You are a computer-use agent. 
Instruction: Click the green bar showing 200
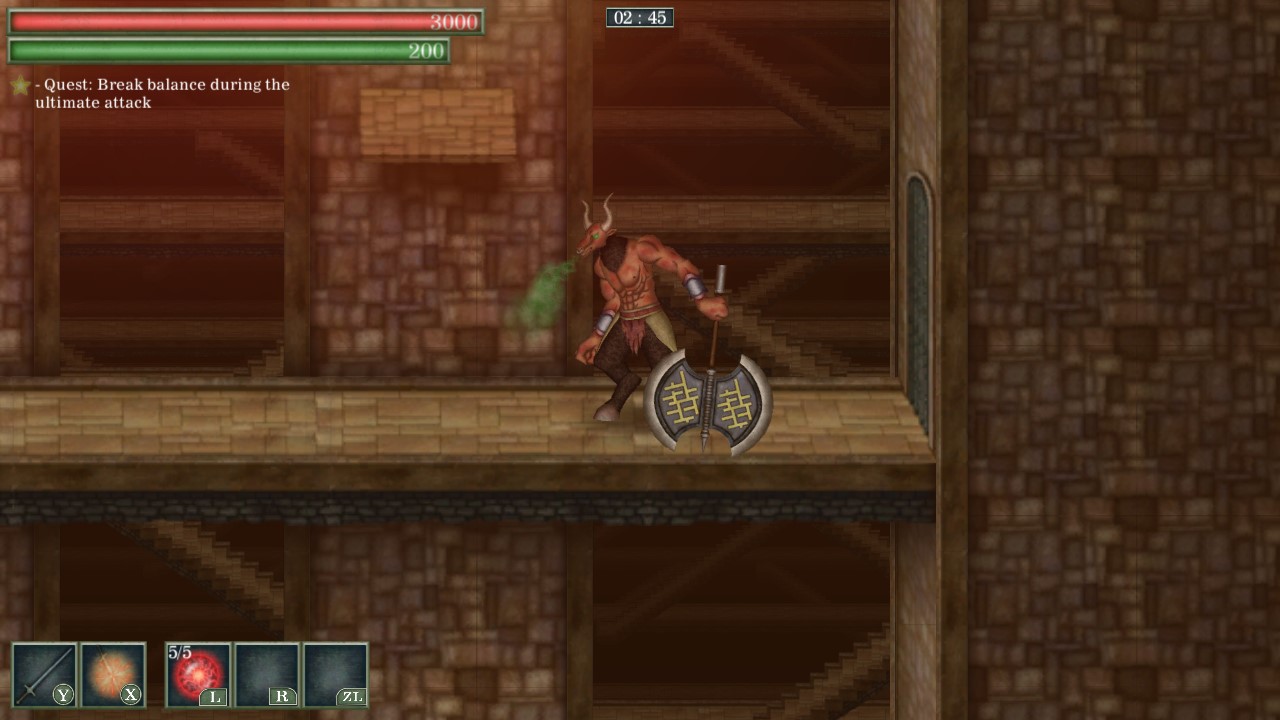click(x=225, y=51)
